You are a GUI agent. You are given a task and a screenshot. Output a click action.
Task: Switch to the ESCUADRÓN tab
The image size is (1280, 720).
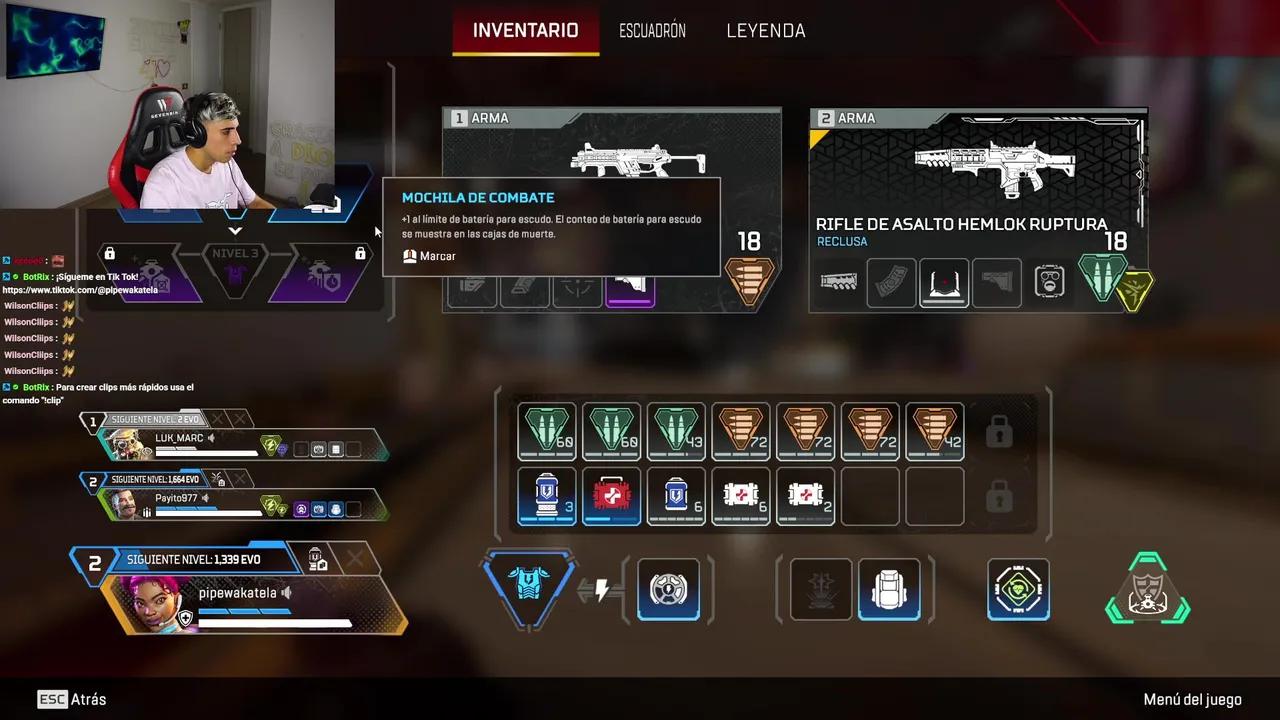tap(652, 30)
